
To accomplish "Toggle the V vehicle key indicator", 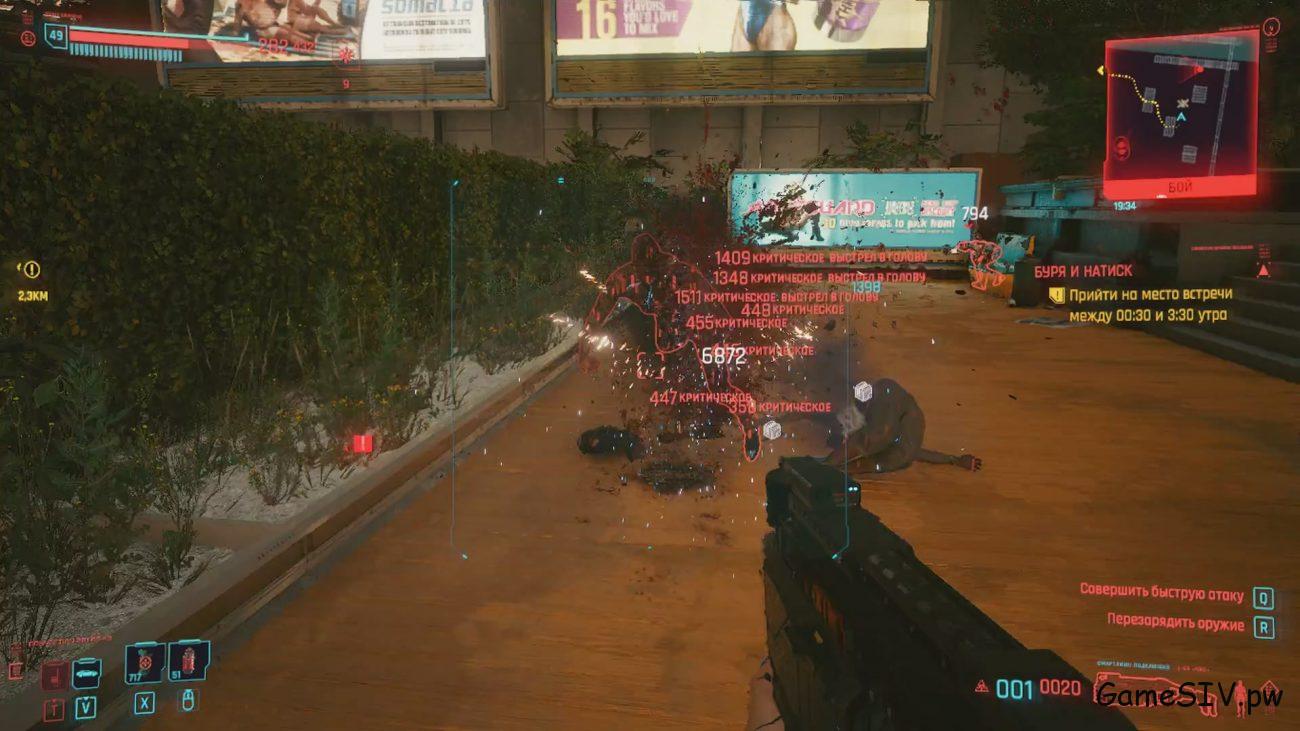I will pyautogui.click(x=86, y=707).
